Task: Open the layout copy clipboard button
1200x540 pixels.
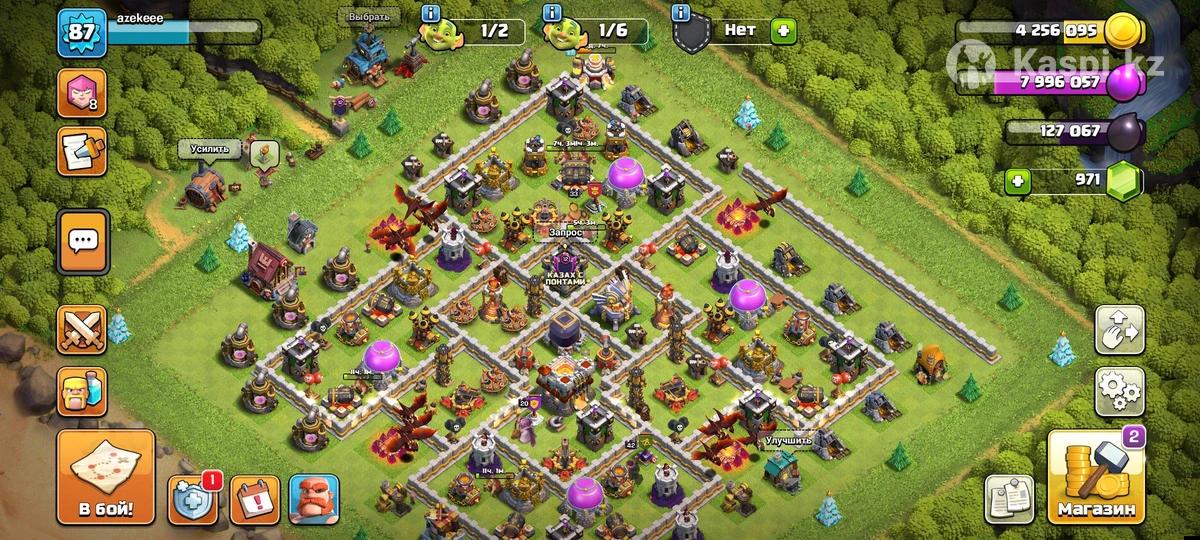Action: [1010, 498]
